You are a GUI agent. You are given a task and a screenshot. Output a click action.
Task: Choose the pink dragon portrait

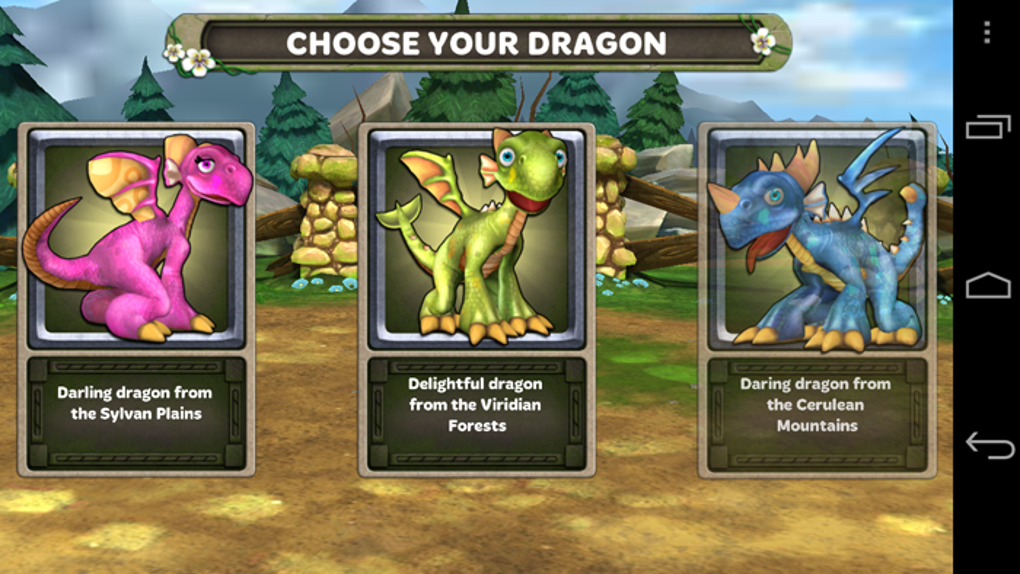(136, 238)
